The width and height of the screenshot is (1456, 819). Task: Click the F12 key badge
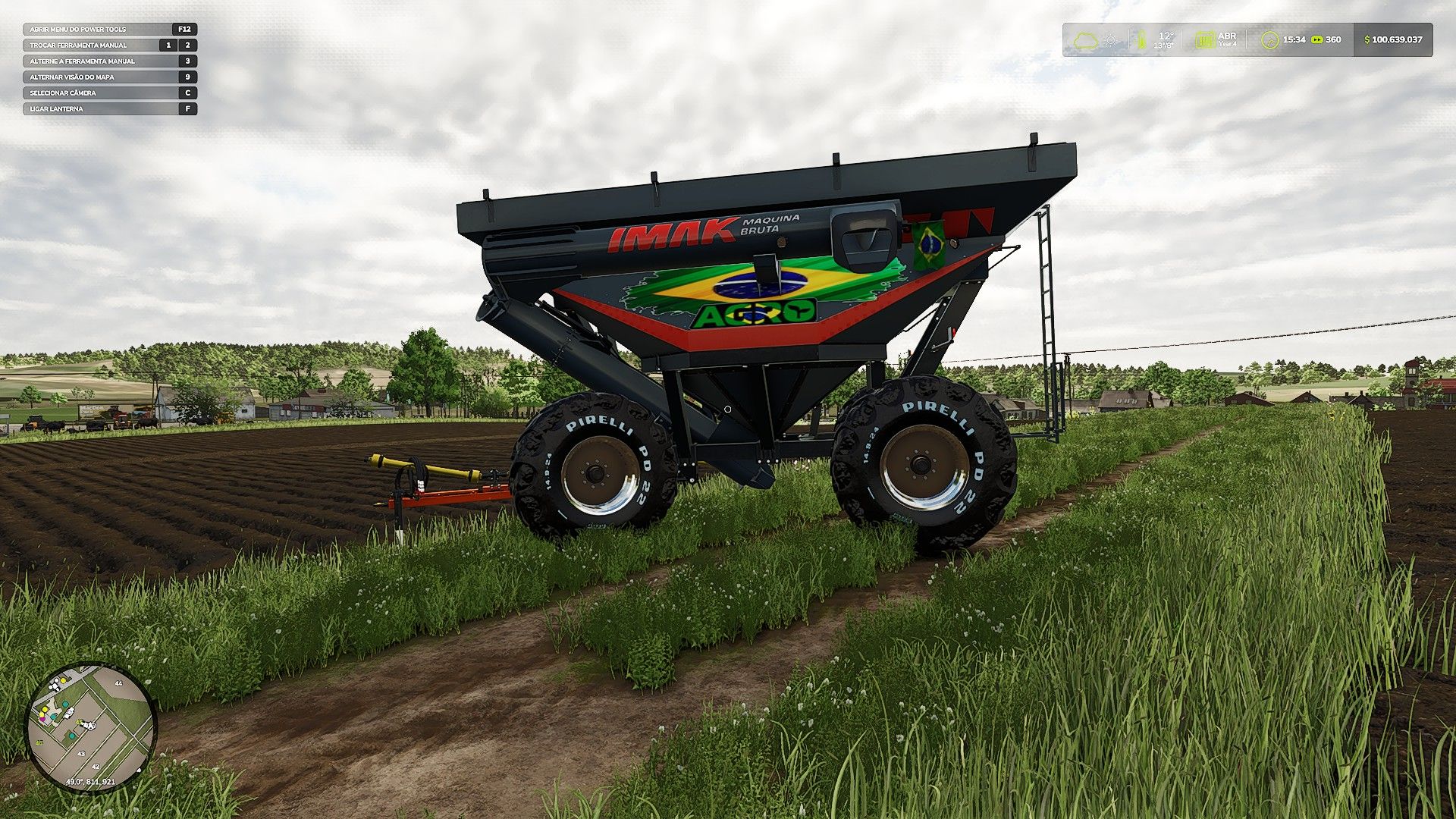187,29
